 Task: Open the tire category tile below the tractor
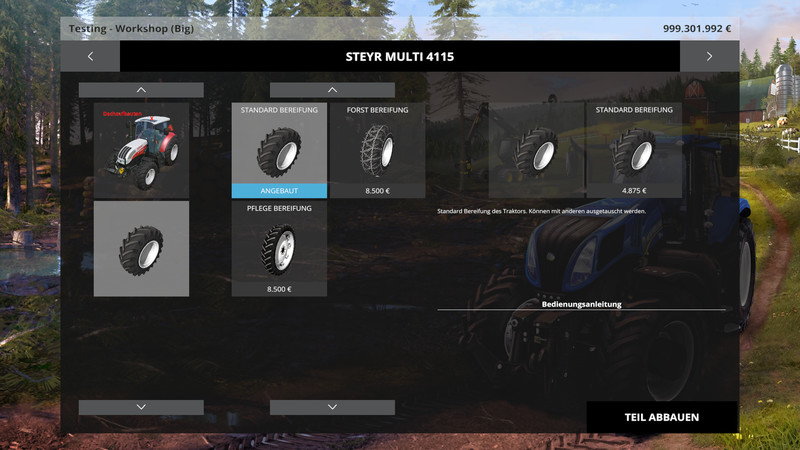[x=141, y=249]
